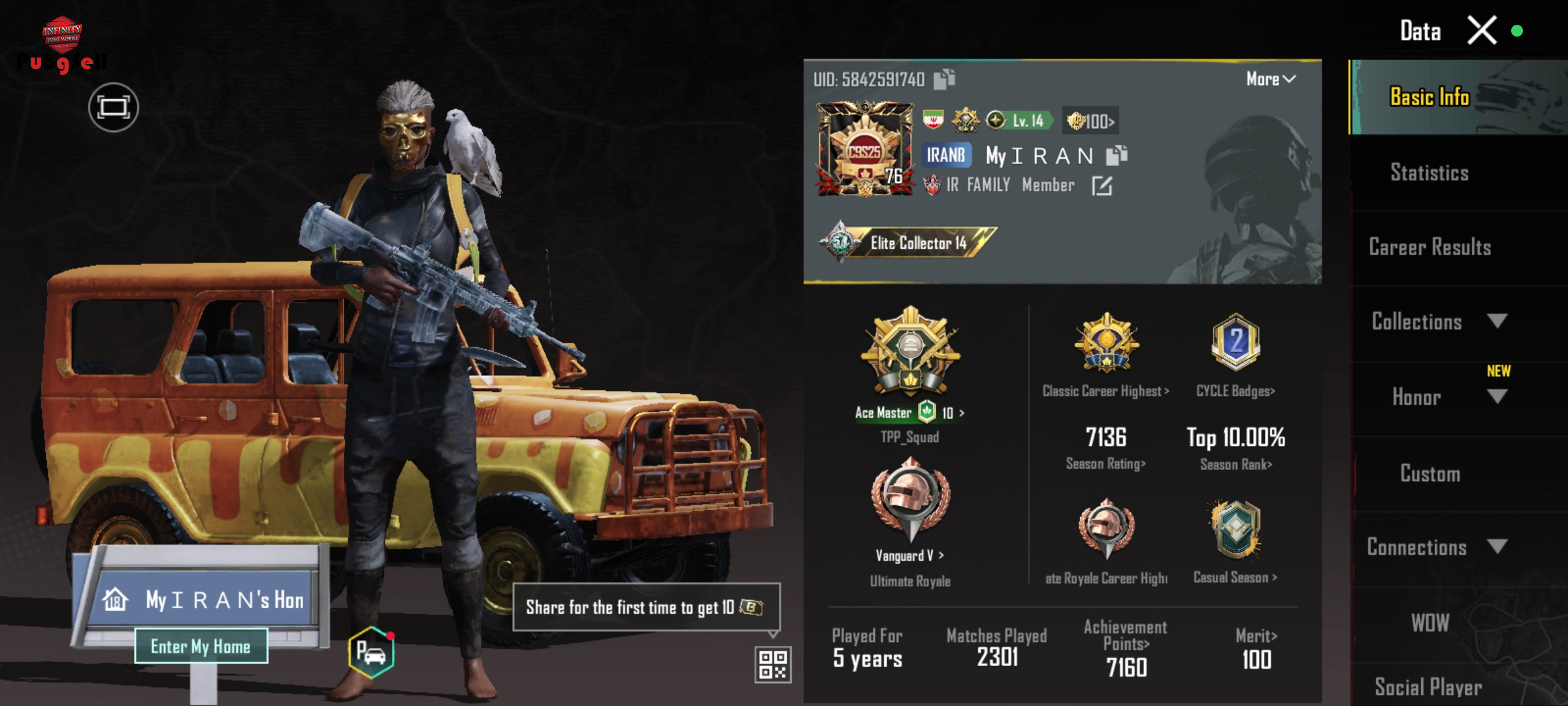This screenshot has height=706, width=1568.
Task: Expand the Collections section
Action: coord(1497,321)
